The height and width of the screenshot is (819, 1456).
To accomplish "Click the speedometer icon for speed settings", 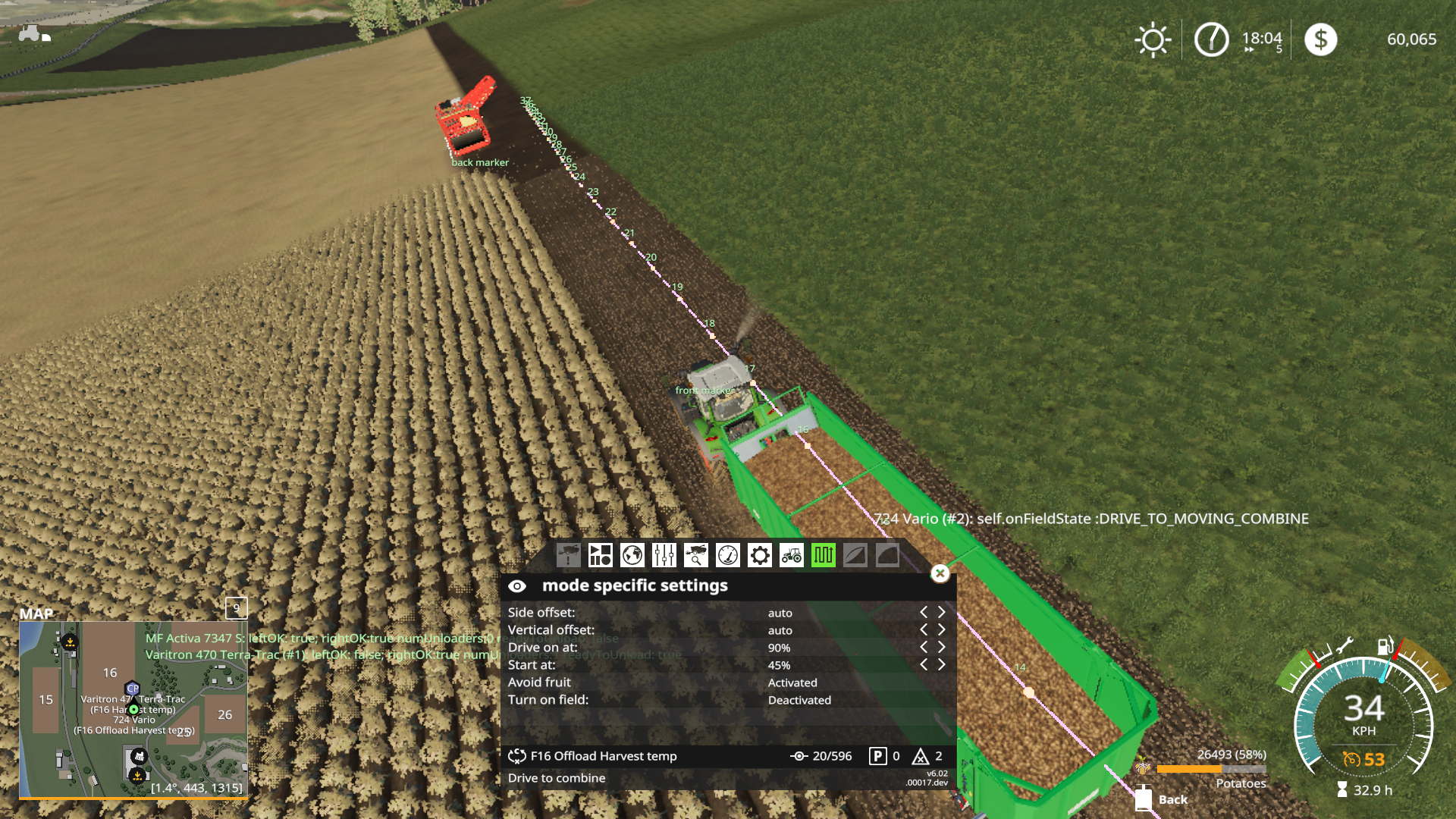I will tap(726, 555).
